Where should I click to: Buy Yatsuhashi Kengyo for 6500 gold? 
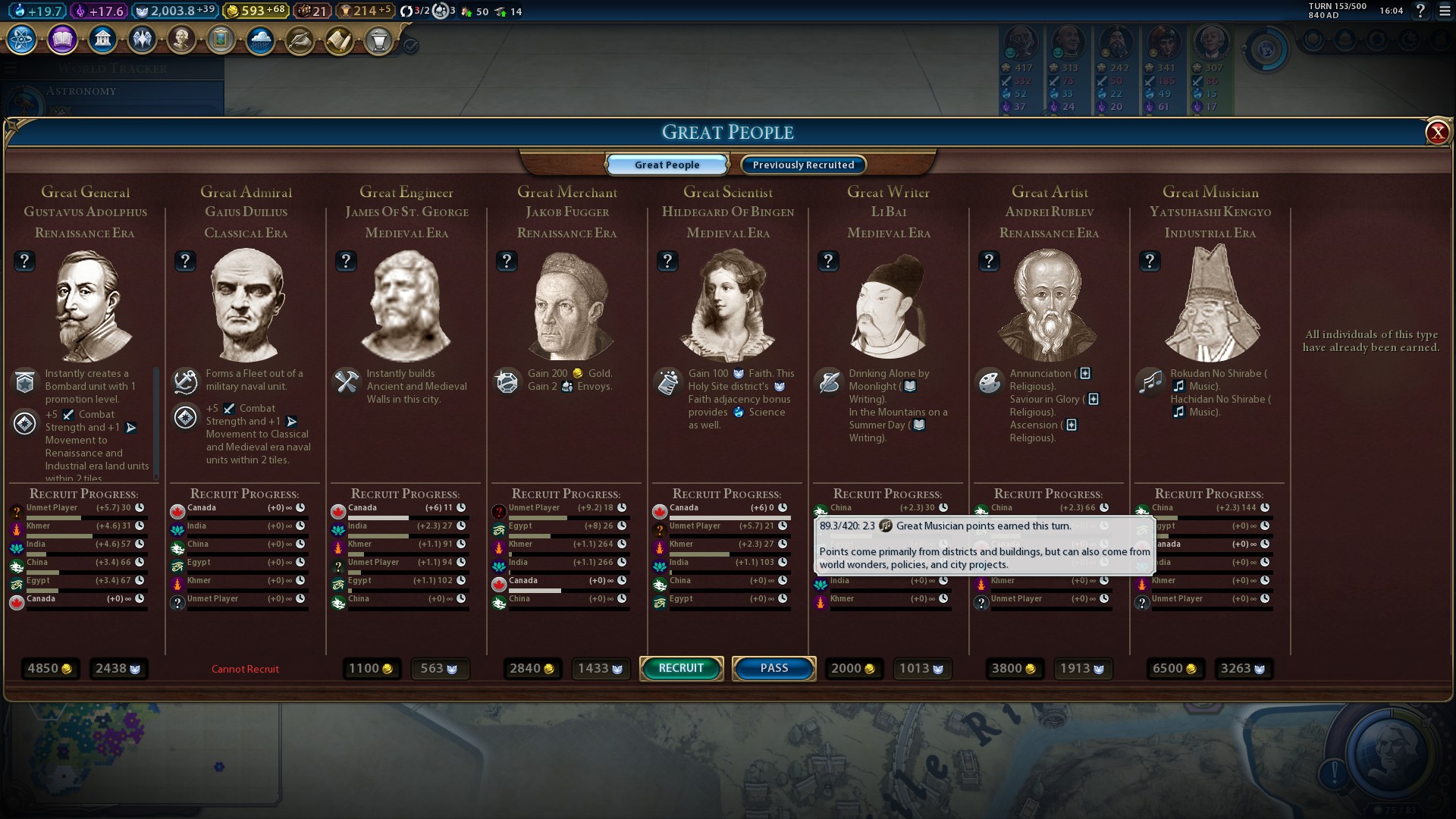click(1174, 668)
